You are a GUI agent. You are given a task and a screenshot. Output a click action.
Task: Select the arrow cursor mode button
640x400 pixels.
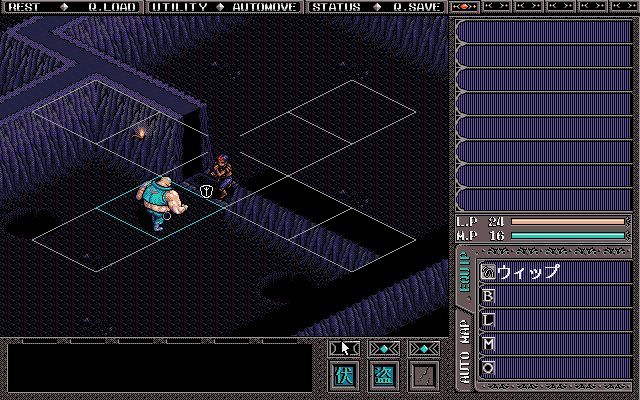(x=344, y=348)
